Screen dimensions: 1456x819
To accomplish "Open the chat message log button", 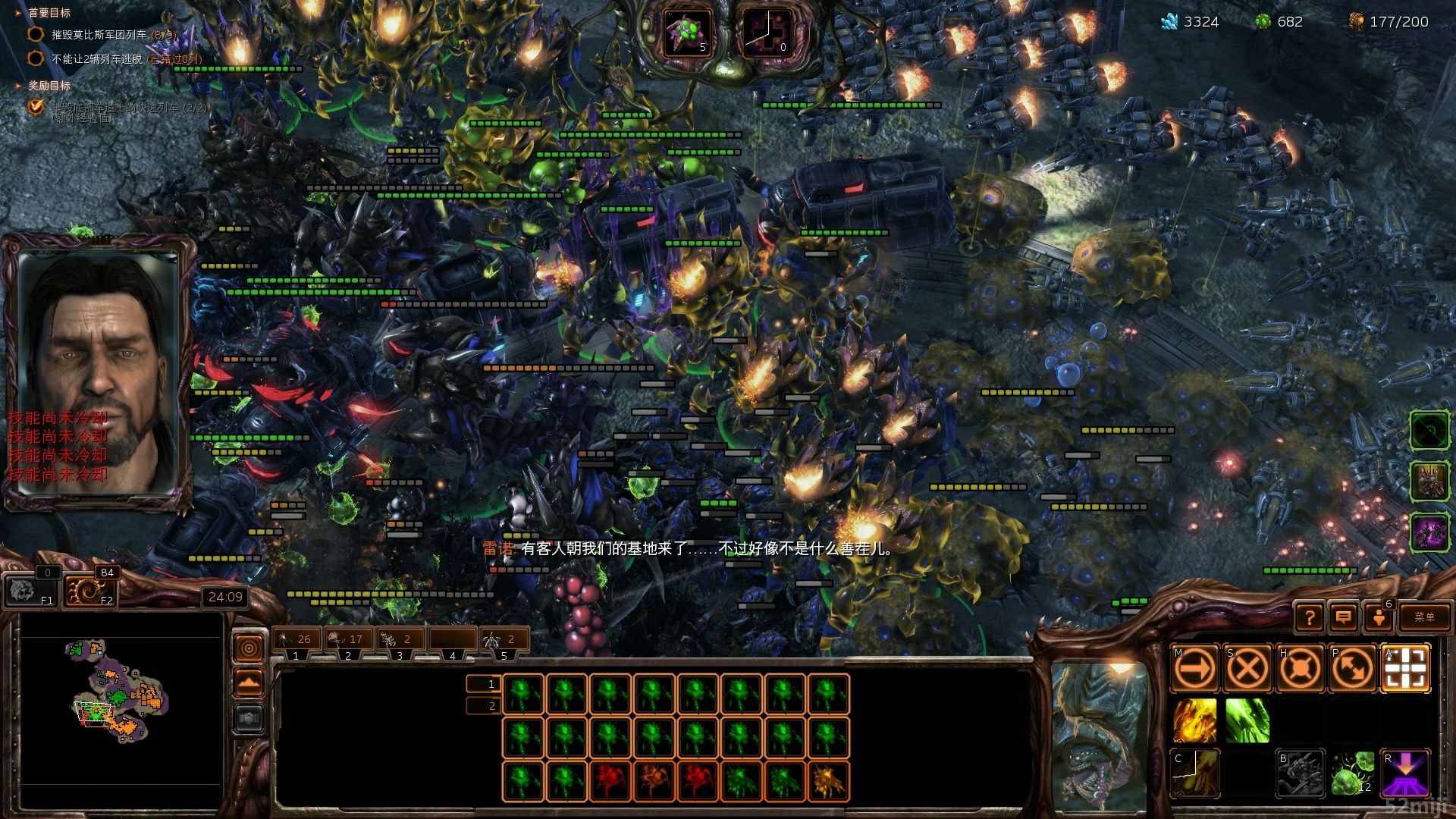I will tap(1343, 617).
